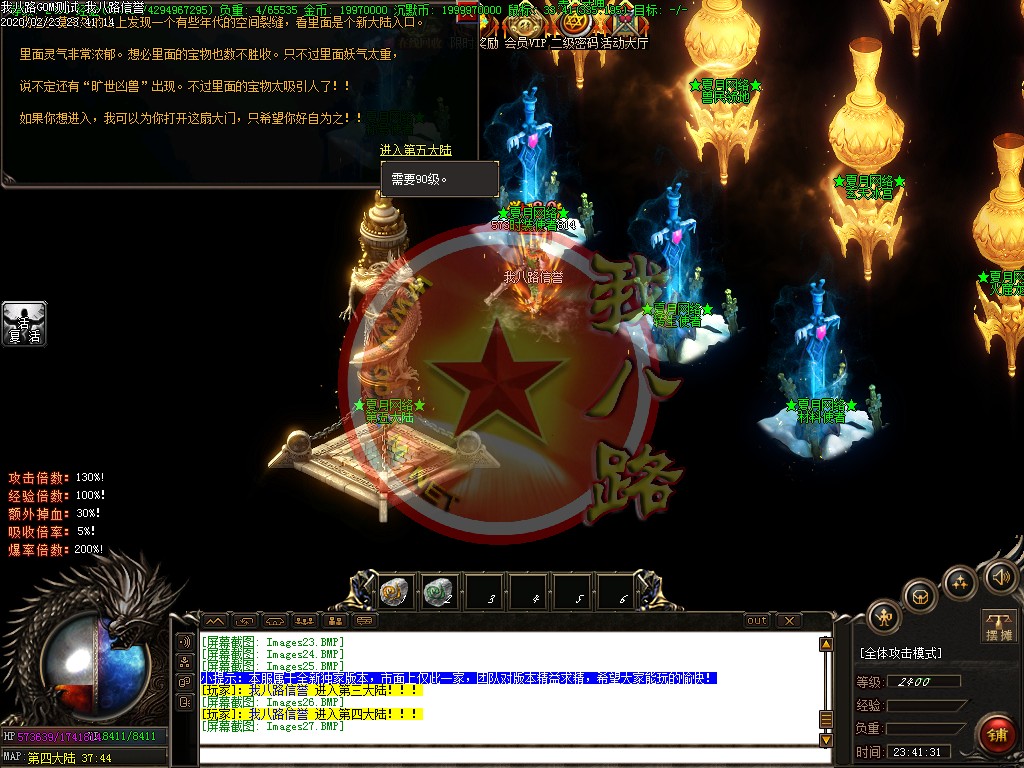Click the 复活 revive button
1024x768 pixels.
click(x=24, y=324)
